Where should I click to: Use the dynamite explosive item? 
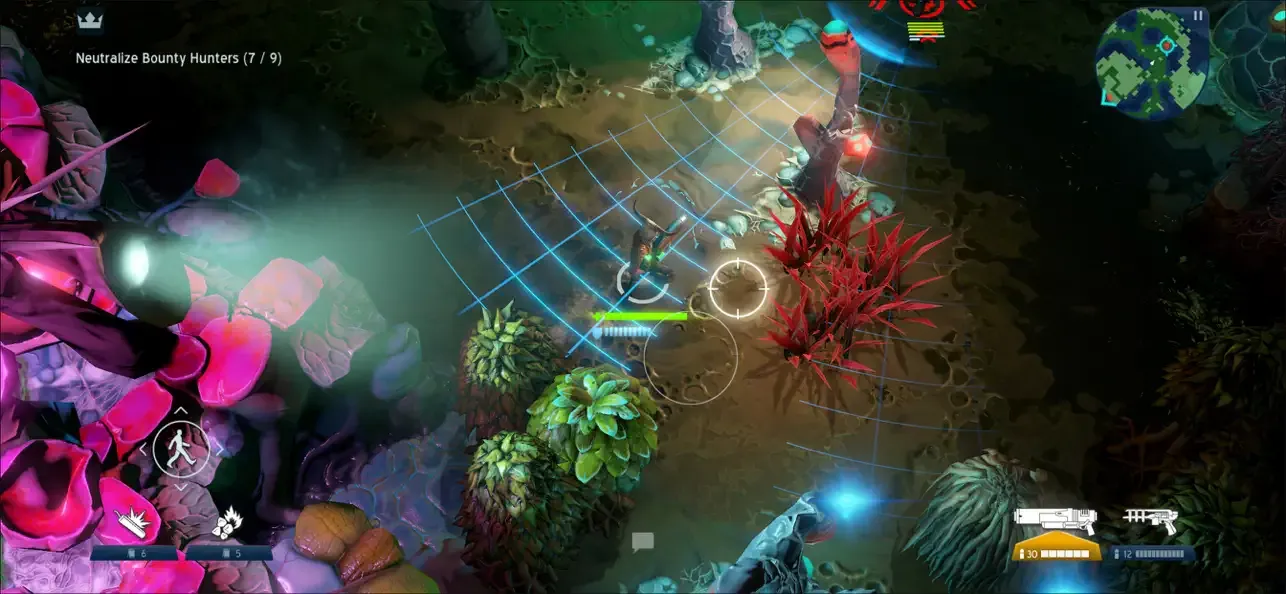(132, 523)
